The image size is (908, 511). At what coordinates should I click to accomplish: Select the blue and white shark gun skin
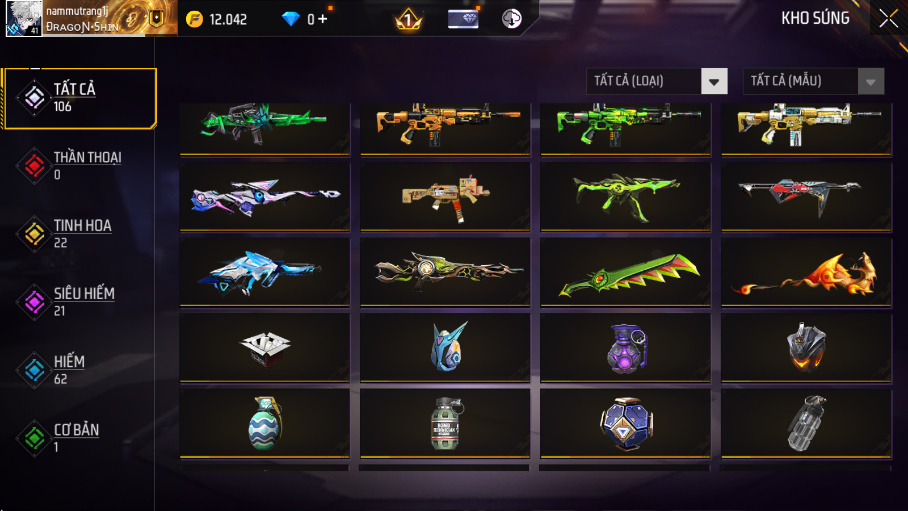click(x=265, y=271)
